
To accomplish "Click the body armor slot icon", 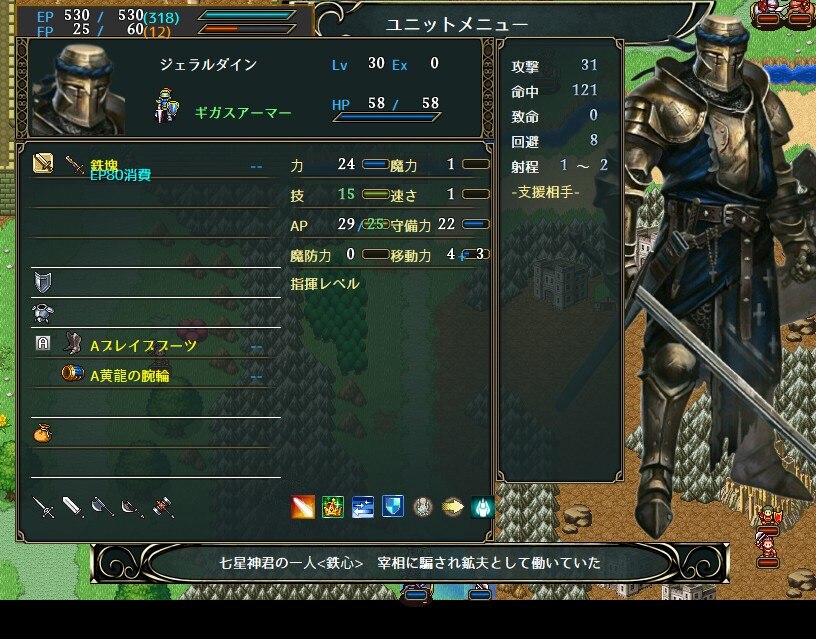I will 42,313.
